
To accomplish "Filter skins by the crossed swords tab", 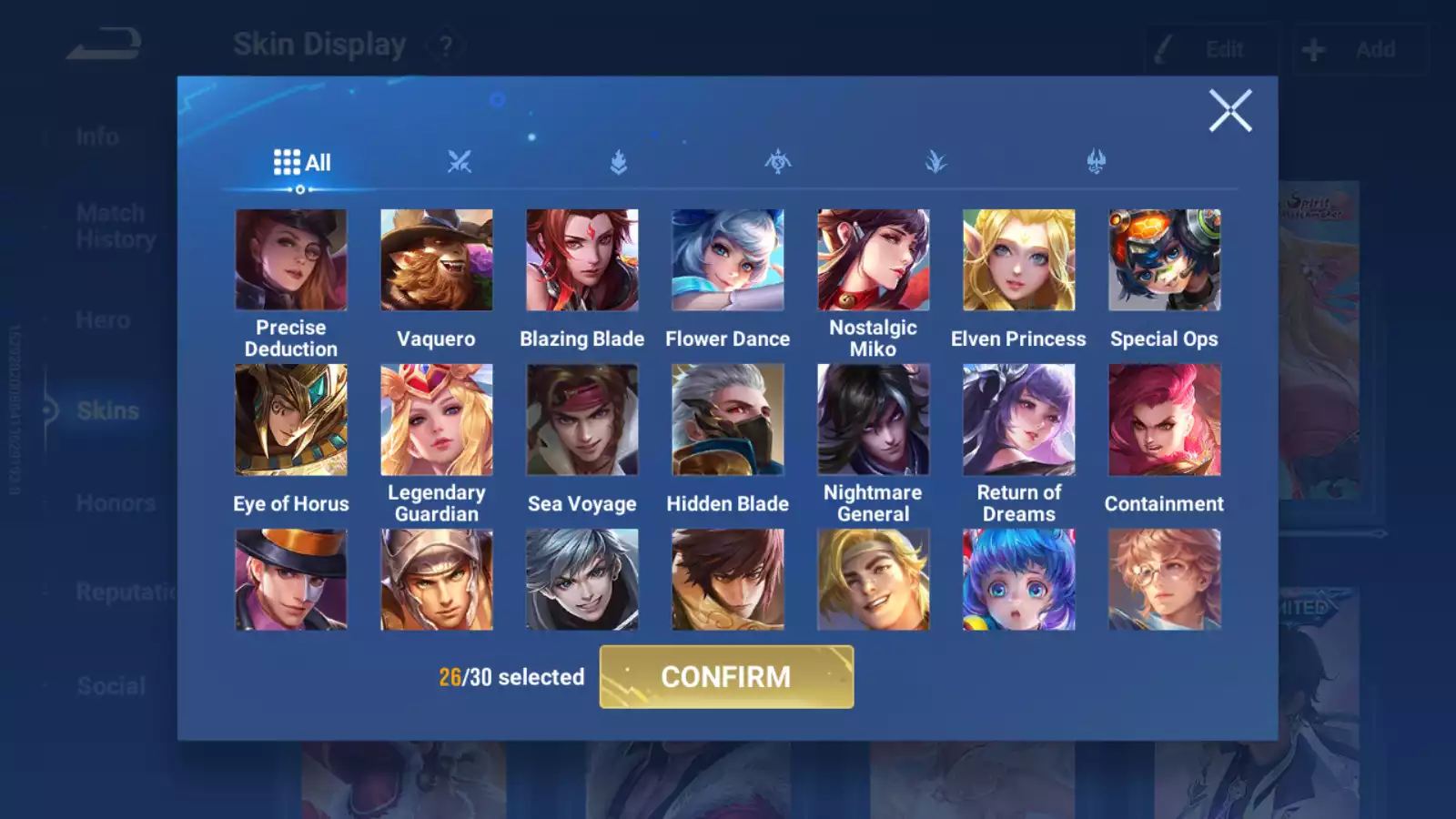I will click(x=460, y=162).
